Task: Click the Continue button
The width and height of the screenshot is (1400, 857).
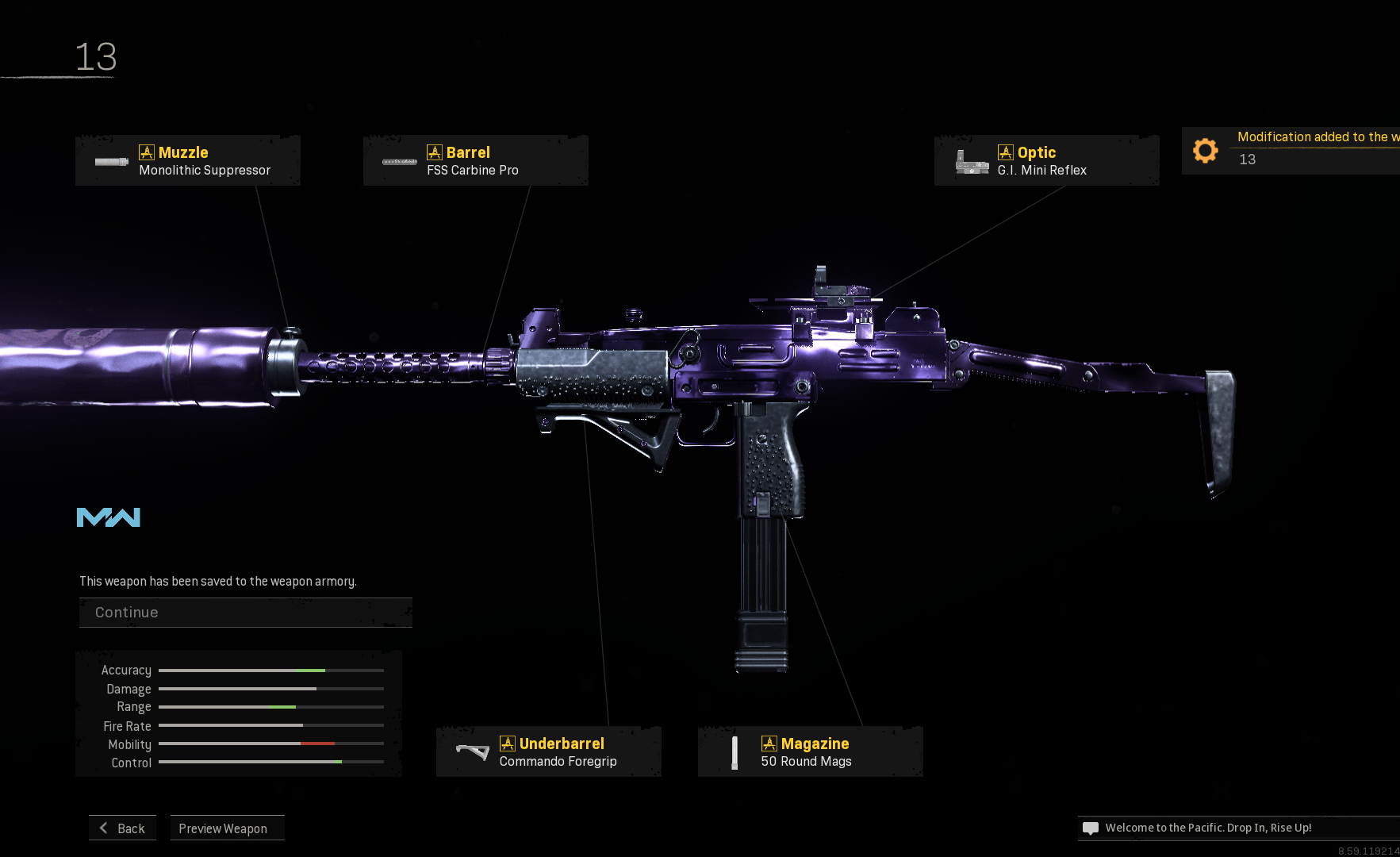Action: coord(245,613)
